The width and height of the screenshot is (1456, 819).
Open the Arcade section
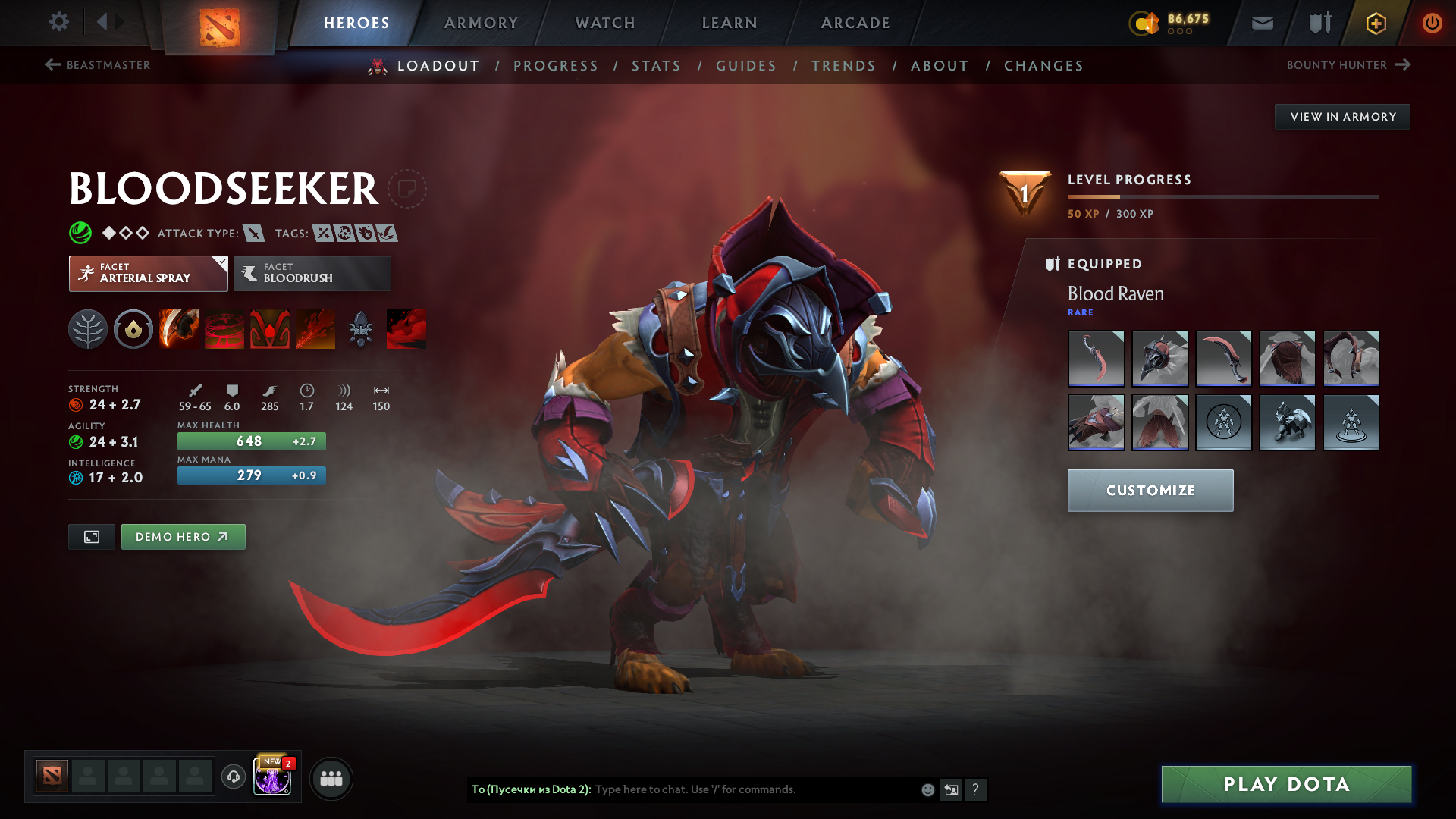[x=855, y=23]
